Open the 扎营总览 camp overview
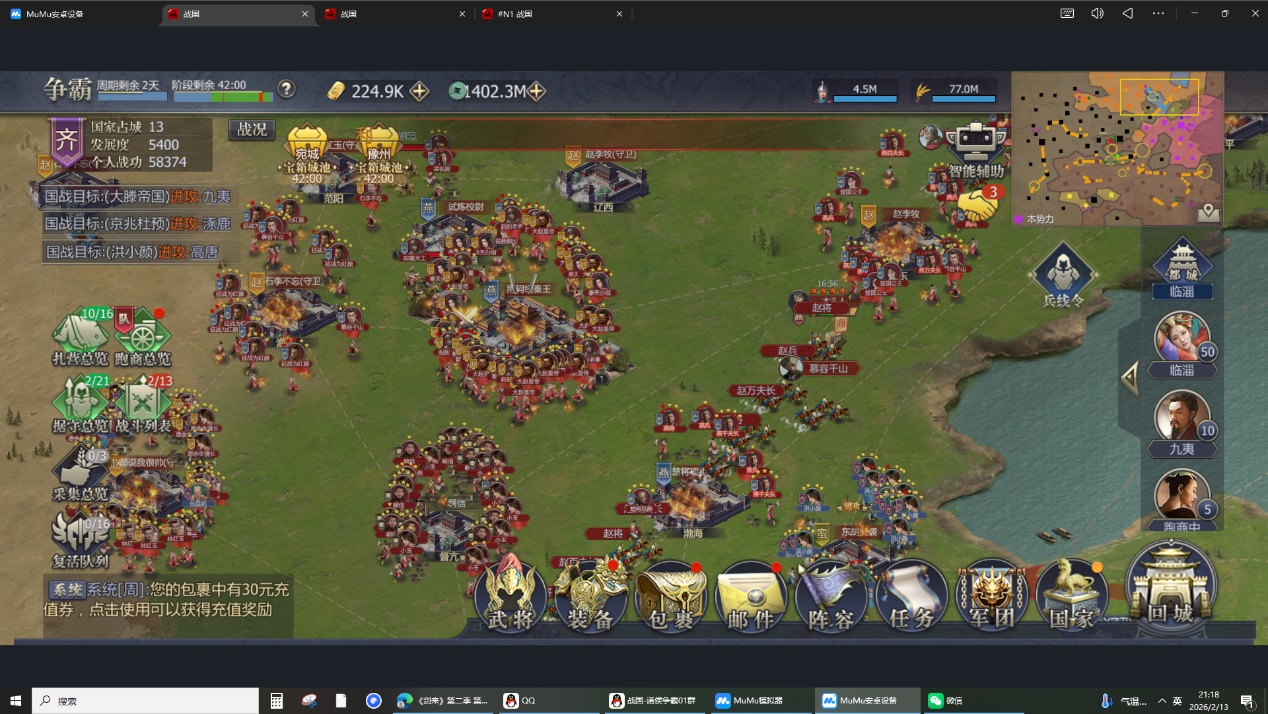The height and width of the screenshot is (714, 1268). coord(81,337)
